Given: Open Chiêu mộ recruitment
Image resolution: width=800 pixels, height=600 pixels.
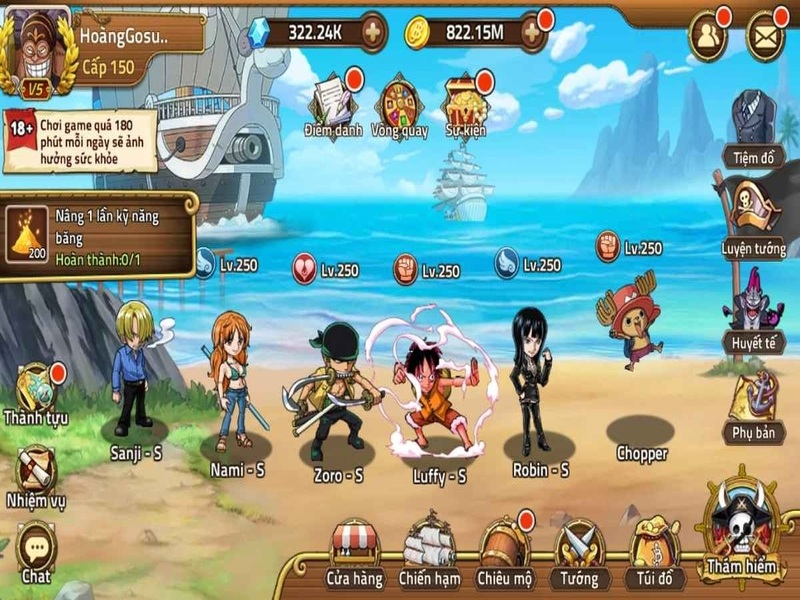Looking at the screenshot, I should coord(505,548).
